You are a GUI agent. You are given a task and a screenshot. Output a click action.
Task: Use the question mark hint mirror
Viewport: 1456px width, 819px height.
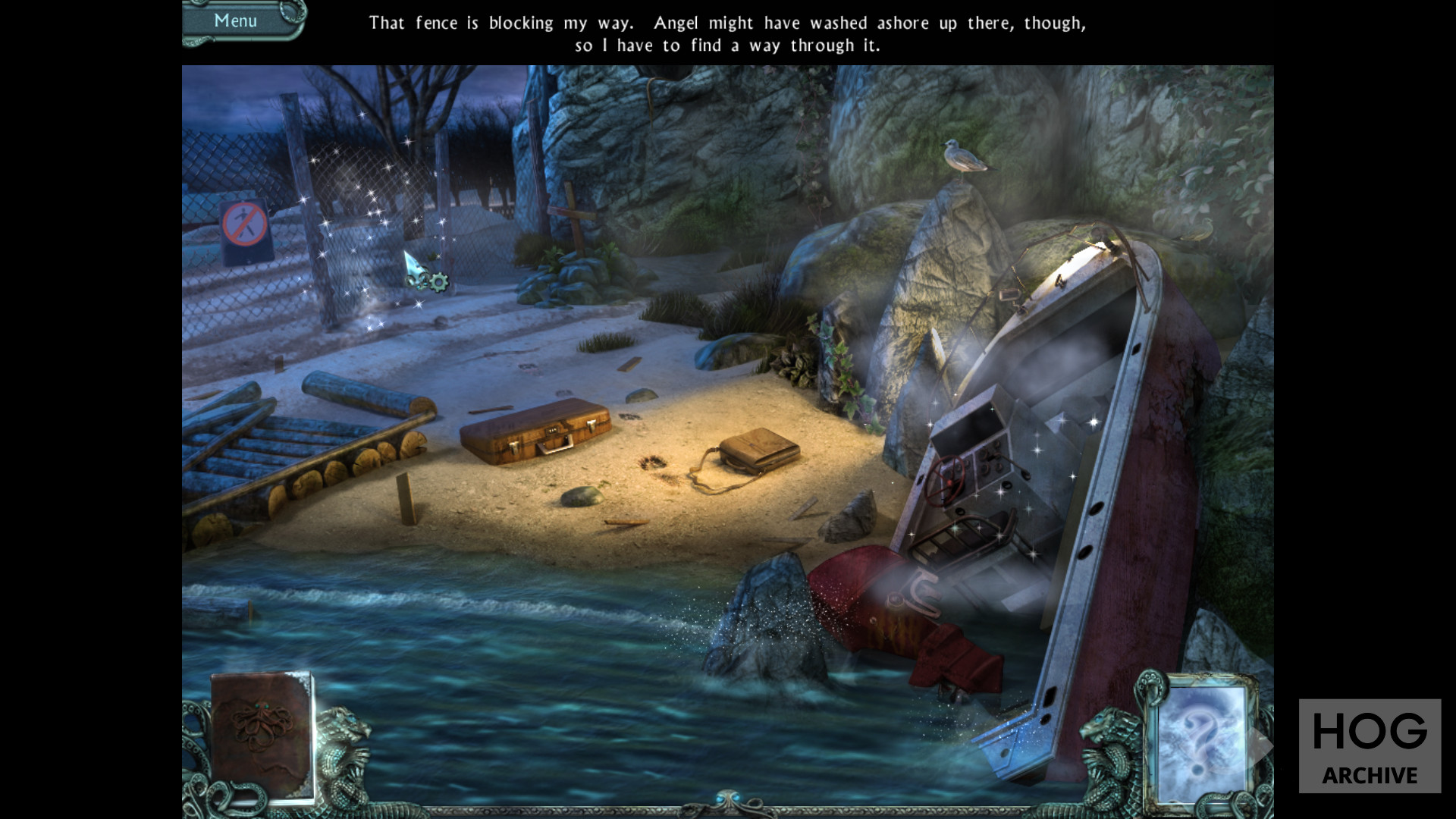click(x=1200, y=738)
